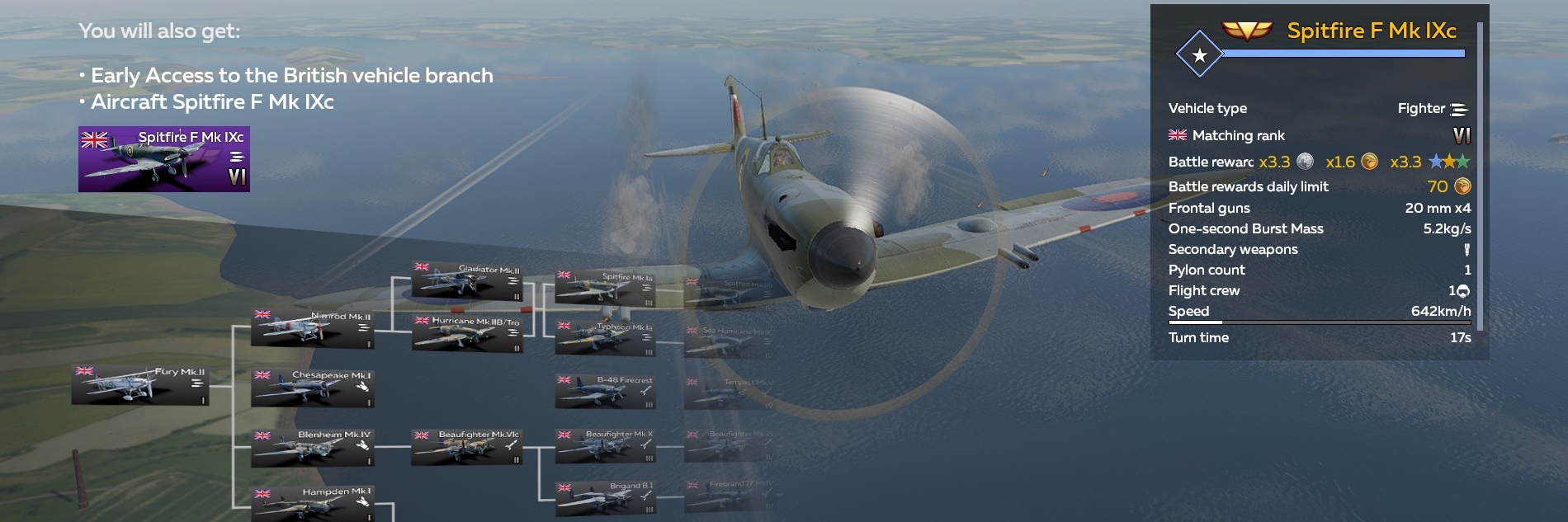Pick the Beaufighter Mk.X tile
This screenshot has height=522, width=1568.
(607, 446)
